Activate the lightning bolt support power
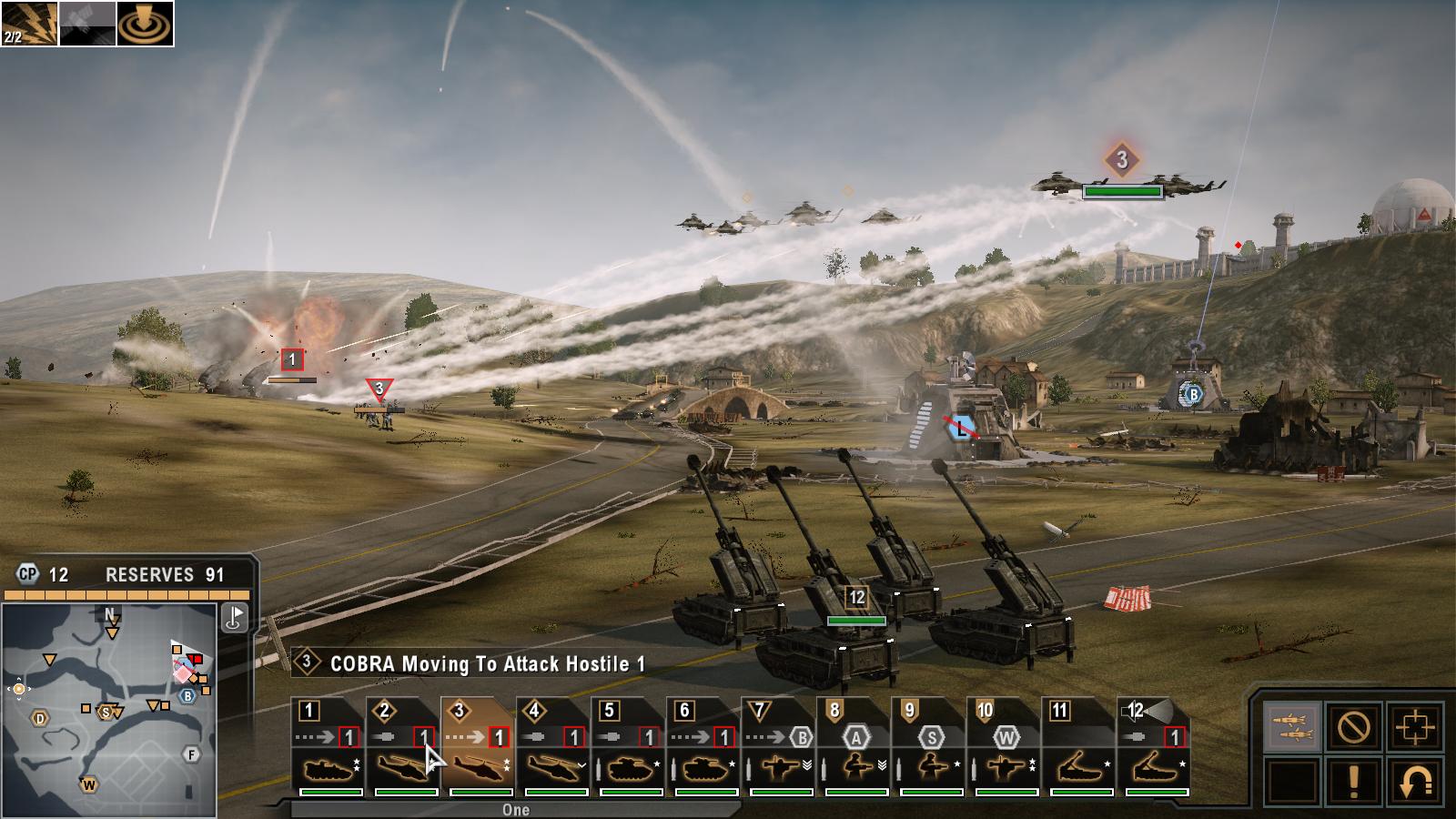 click(x=29, y=24)
